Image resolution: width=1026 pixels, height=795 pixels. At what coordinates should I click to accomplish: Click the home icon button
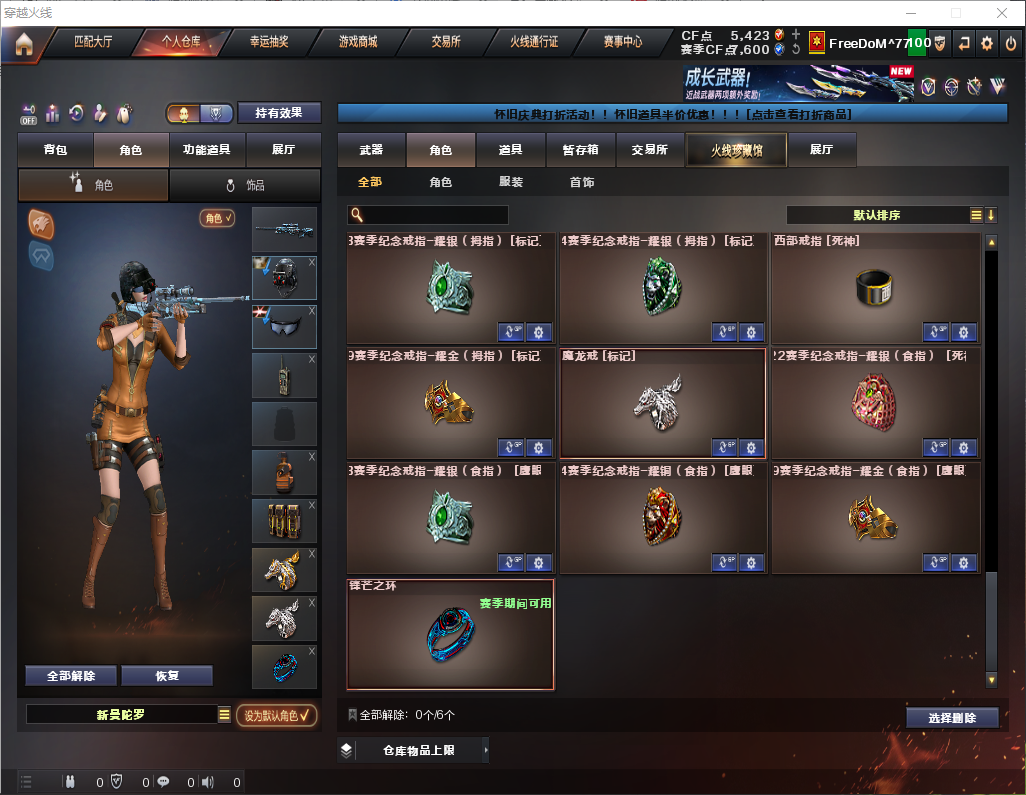coord(23,43)
